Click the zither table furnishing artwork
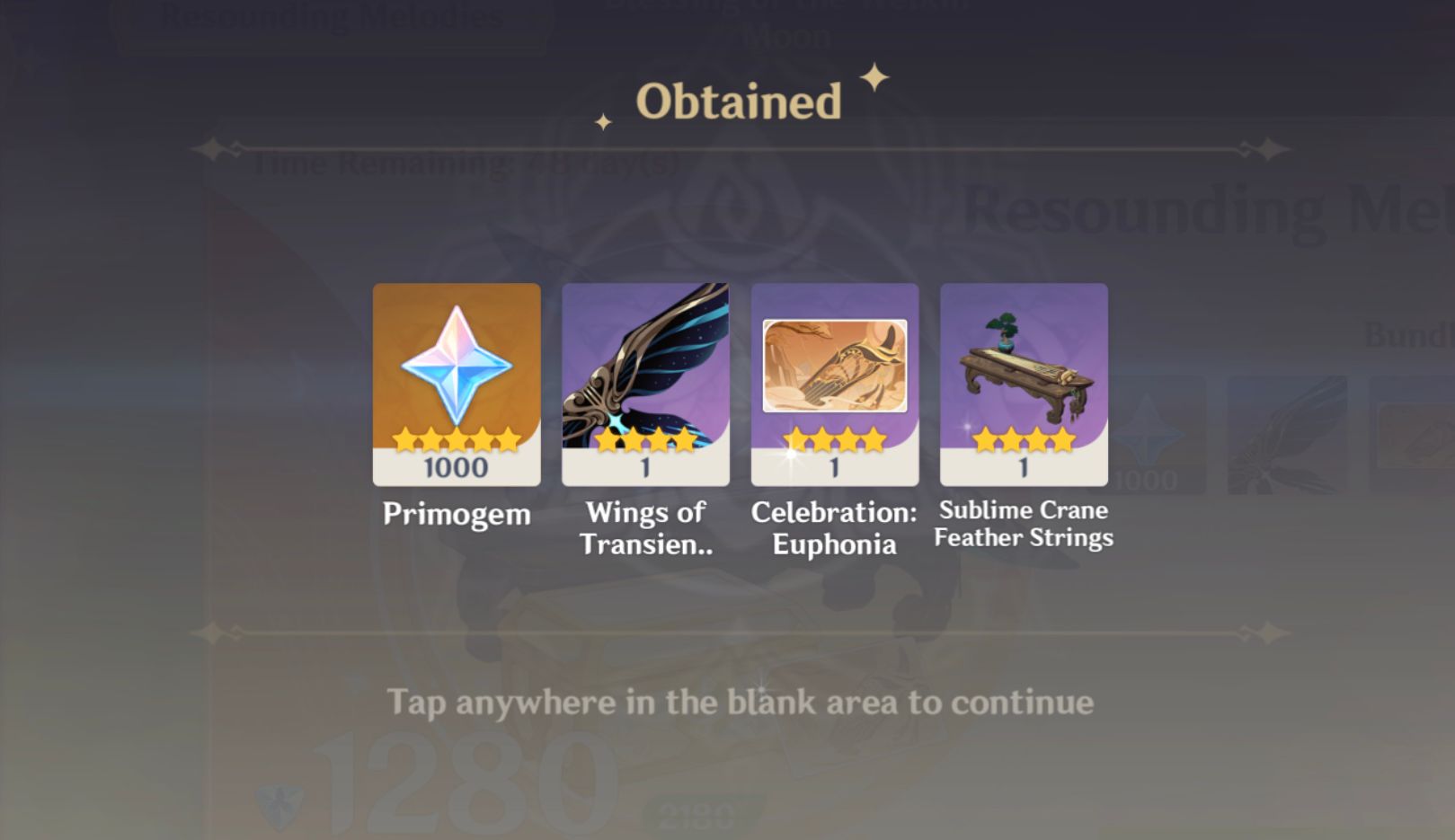 [x=1024, y=373]
